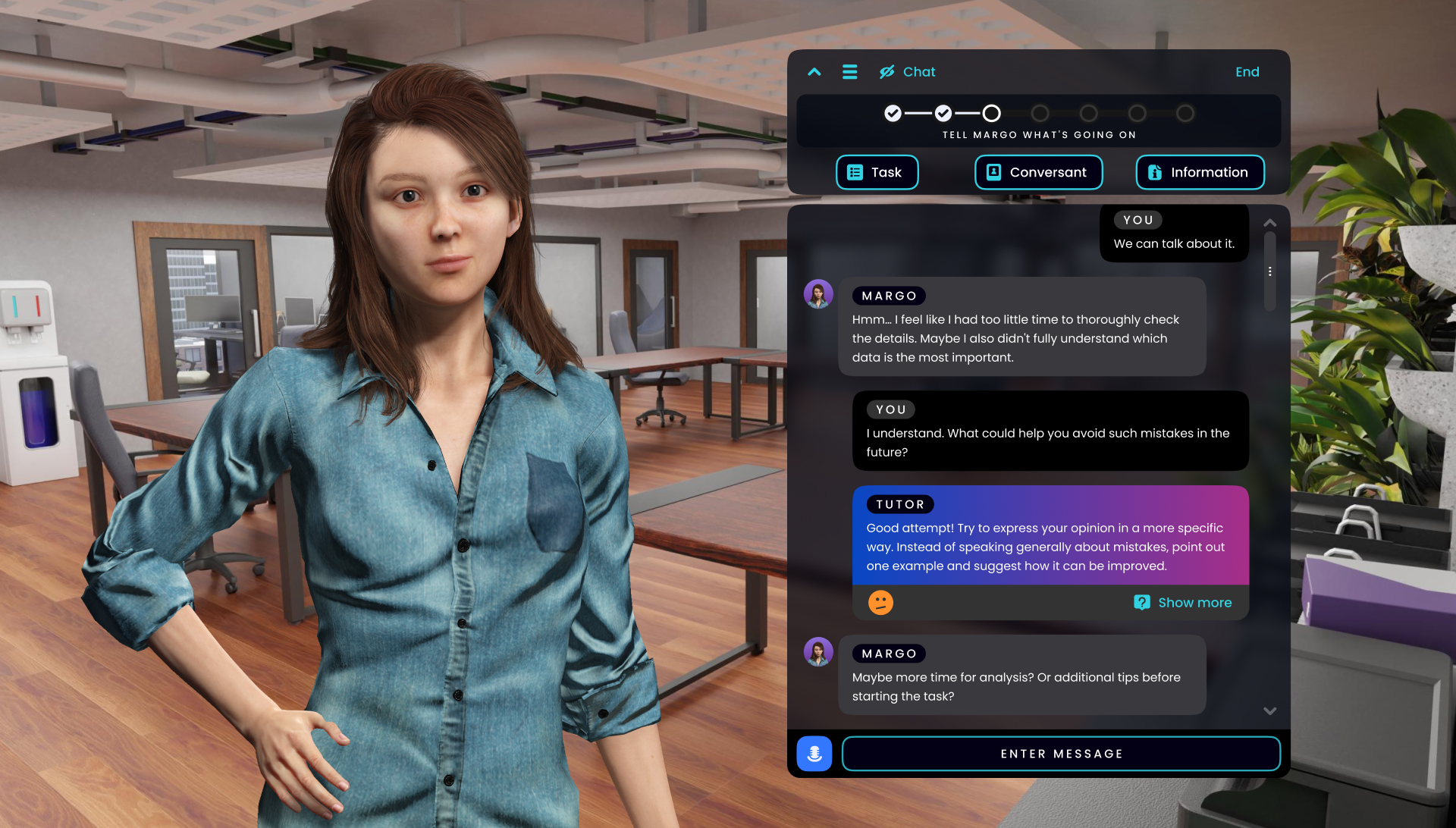
Task: Click Show more on the Tutor feedback
Action: pyautogui.click(x=1183, y=603)
